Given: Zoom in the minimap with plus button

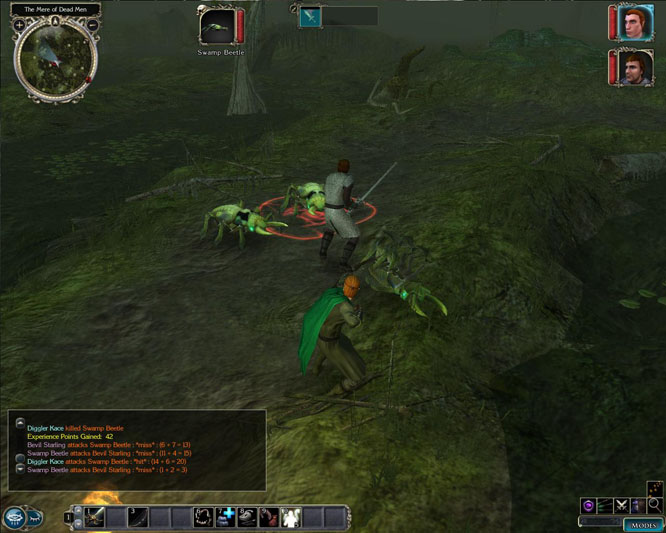Looking at the screenshot, I should pos(20,26).
